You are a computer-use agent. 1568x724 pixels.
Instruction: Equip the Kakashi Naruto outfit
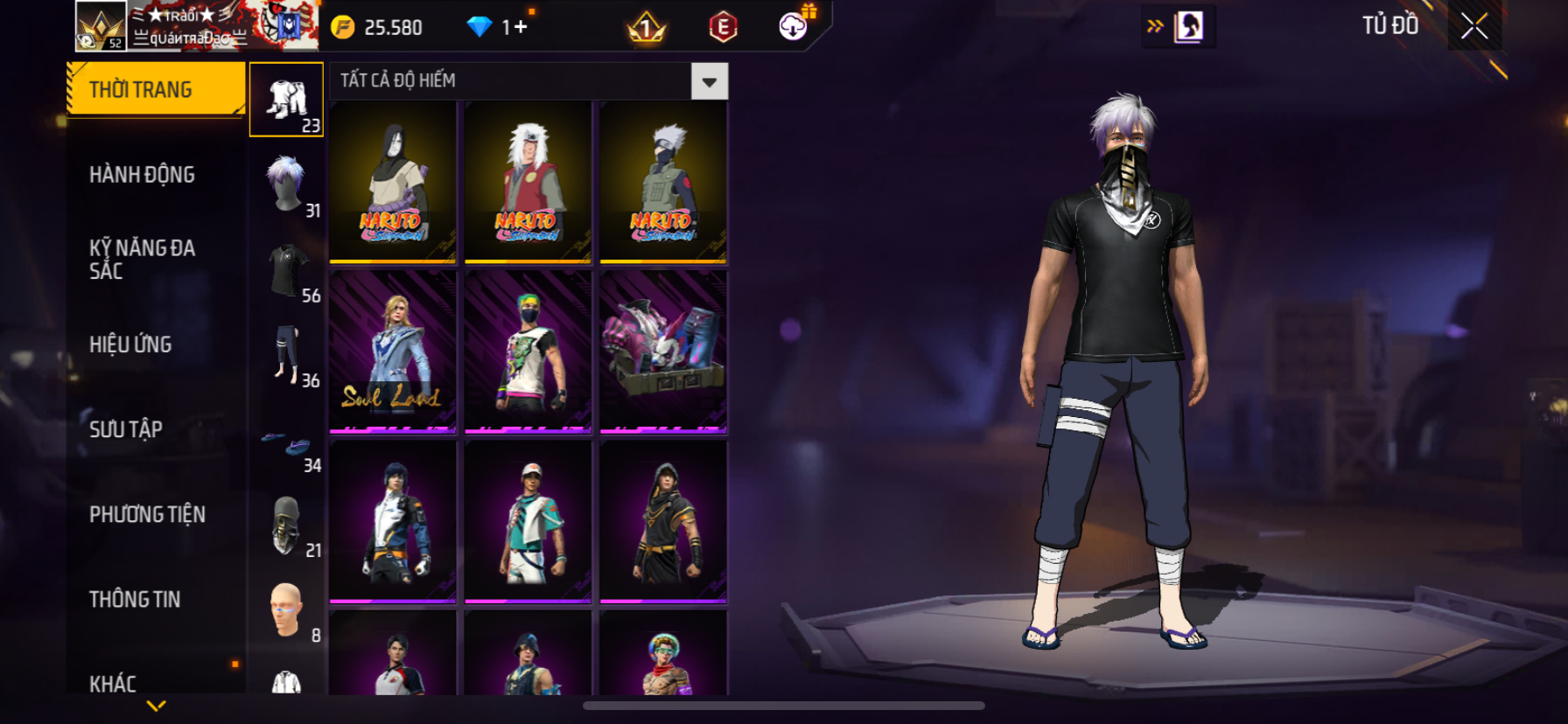663,182
